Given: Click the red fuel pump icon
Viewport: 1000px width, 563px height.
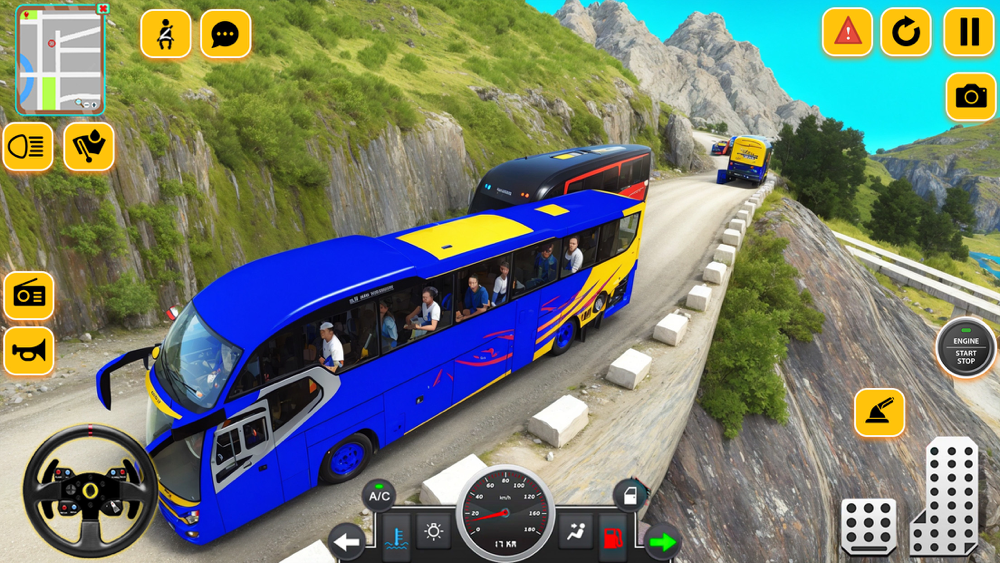Looking at the screenshot, I should pyautogui.click(x=613, y=535).
